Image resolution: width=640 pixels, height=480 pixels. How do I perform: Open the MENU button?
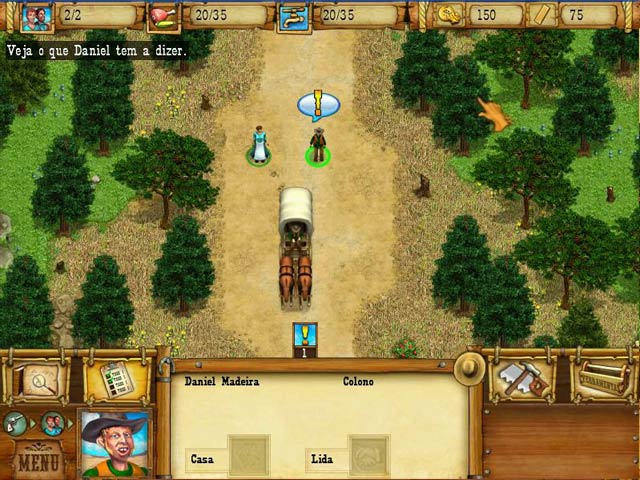[x=40, y=462]
